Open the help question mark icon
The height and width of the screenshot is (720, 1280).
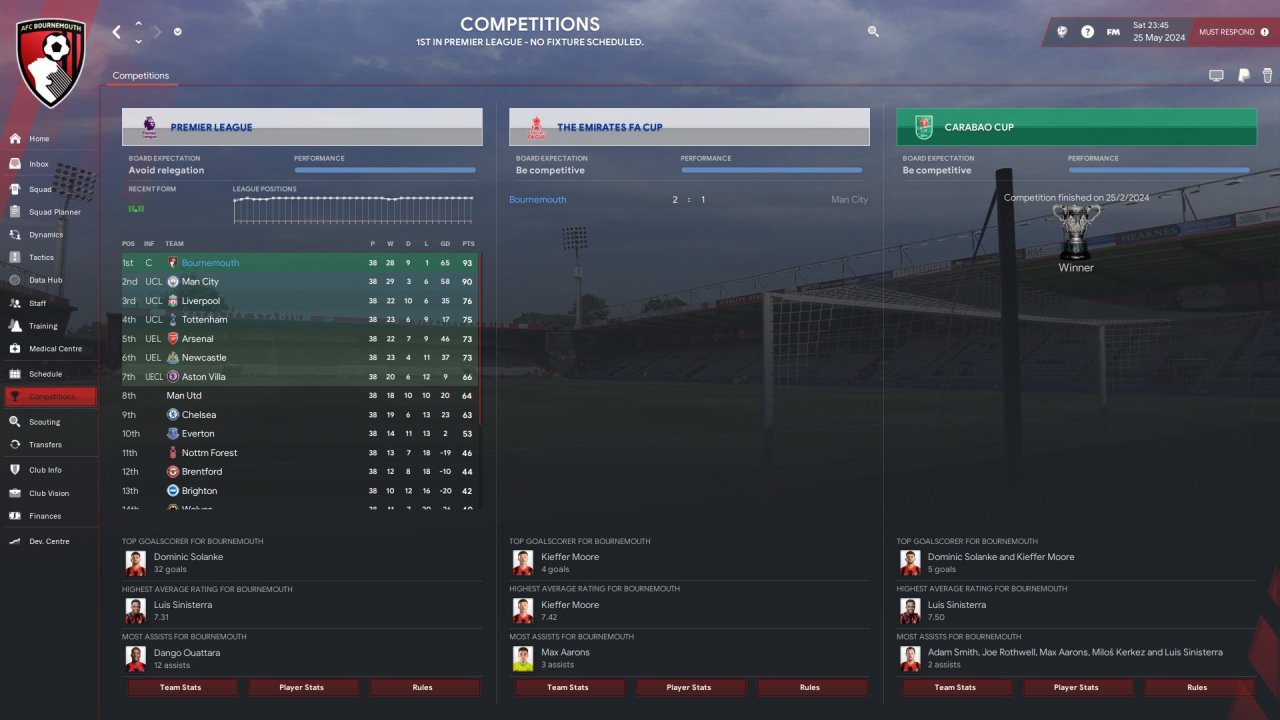[x=1087, y=32]
